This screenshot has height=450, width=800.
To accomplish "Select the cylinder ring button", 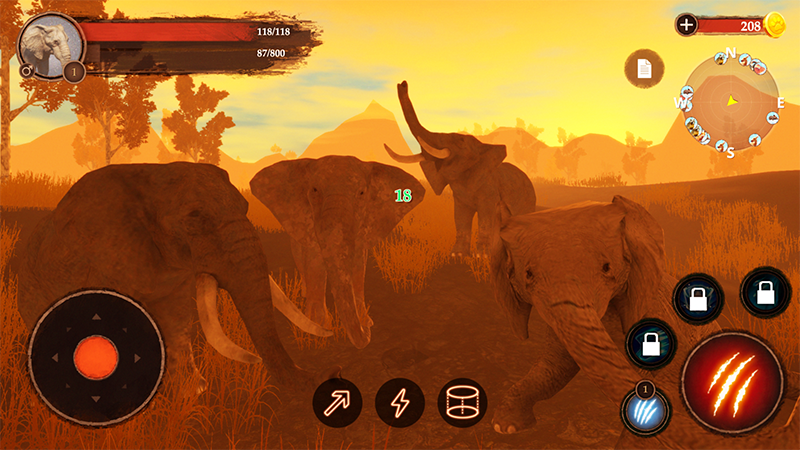I will [x=462, y=403].
